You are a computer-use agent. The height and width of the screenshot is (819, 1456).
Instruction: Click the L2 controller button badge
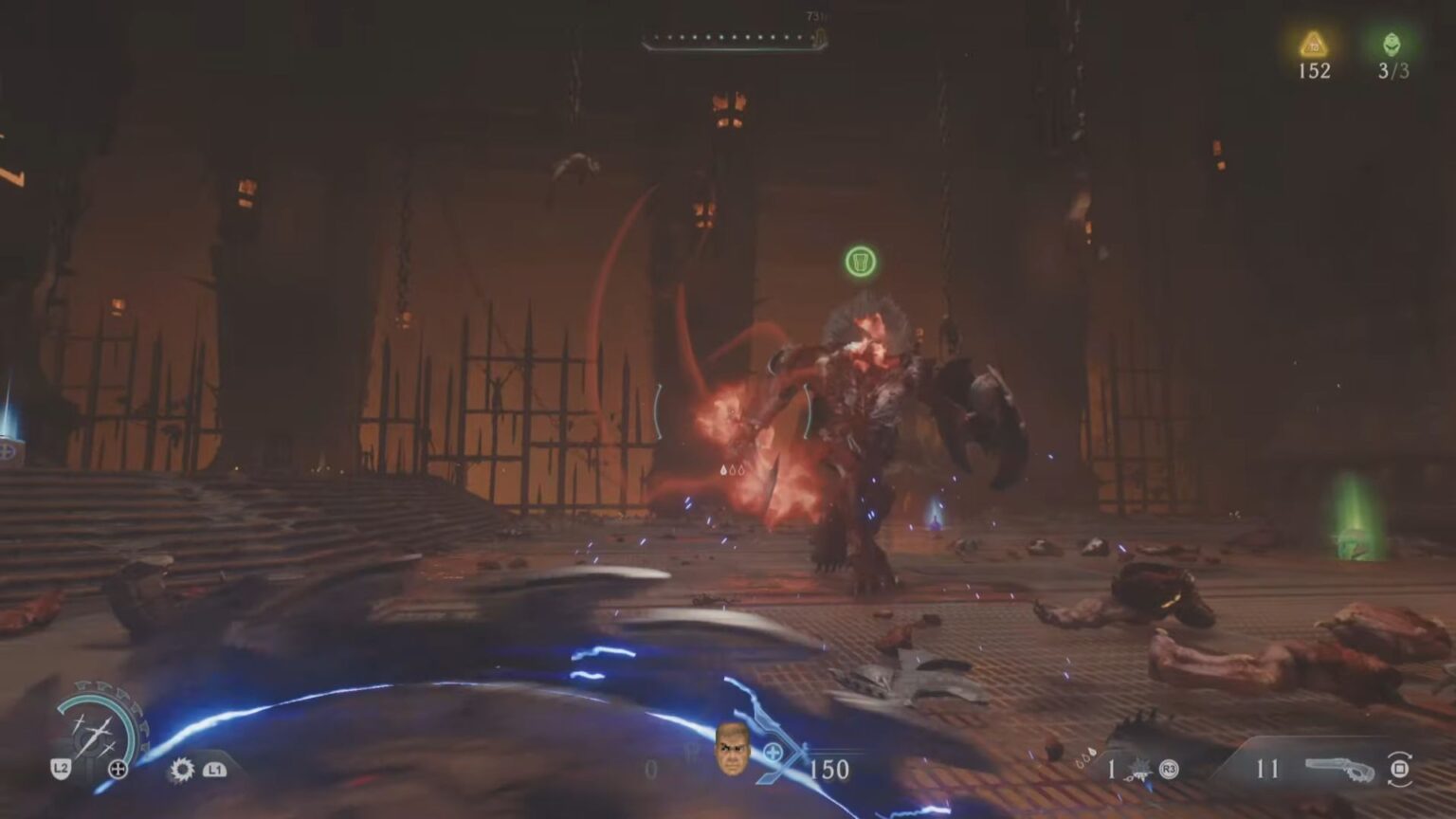(59, 768)
